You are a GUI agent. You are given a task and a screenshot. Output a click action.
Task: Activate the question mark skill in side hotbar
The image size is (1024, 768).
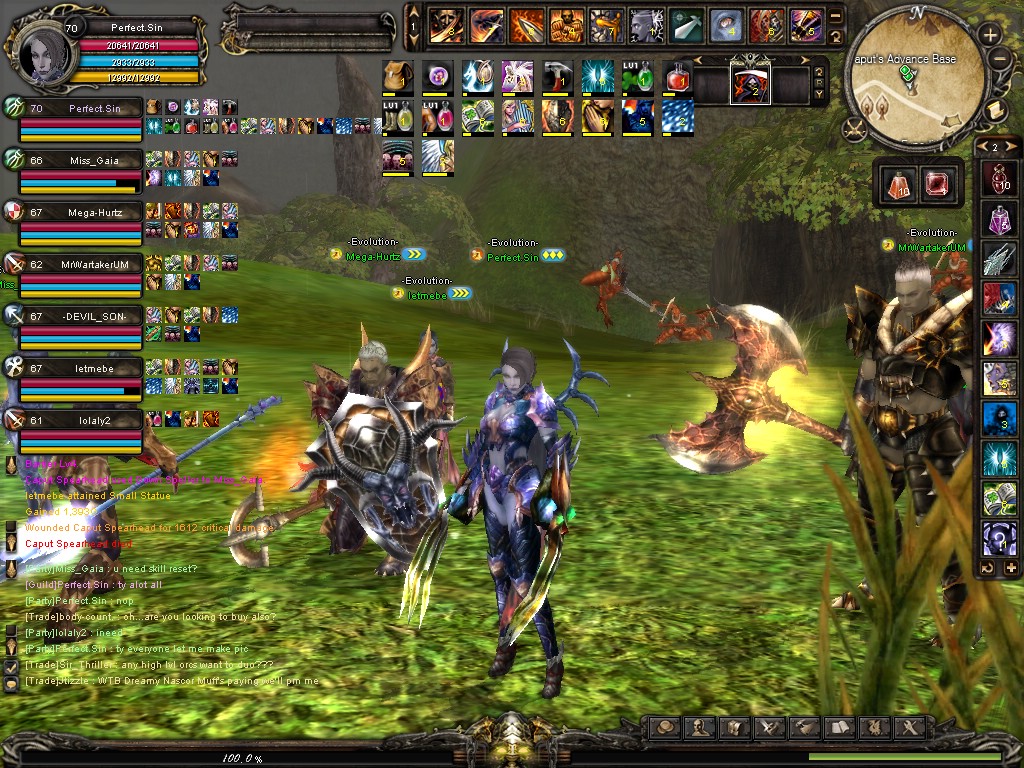pos(999,542)
